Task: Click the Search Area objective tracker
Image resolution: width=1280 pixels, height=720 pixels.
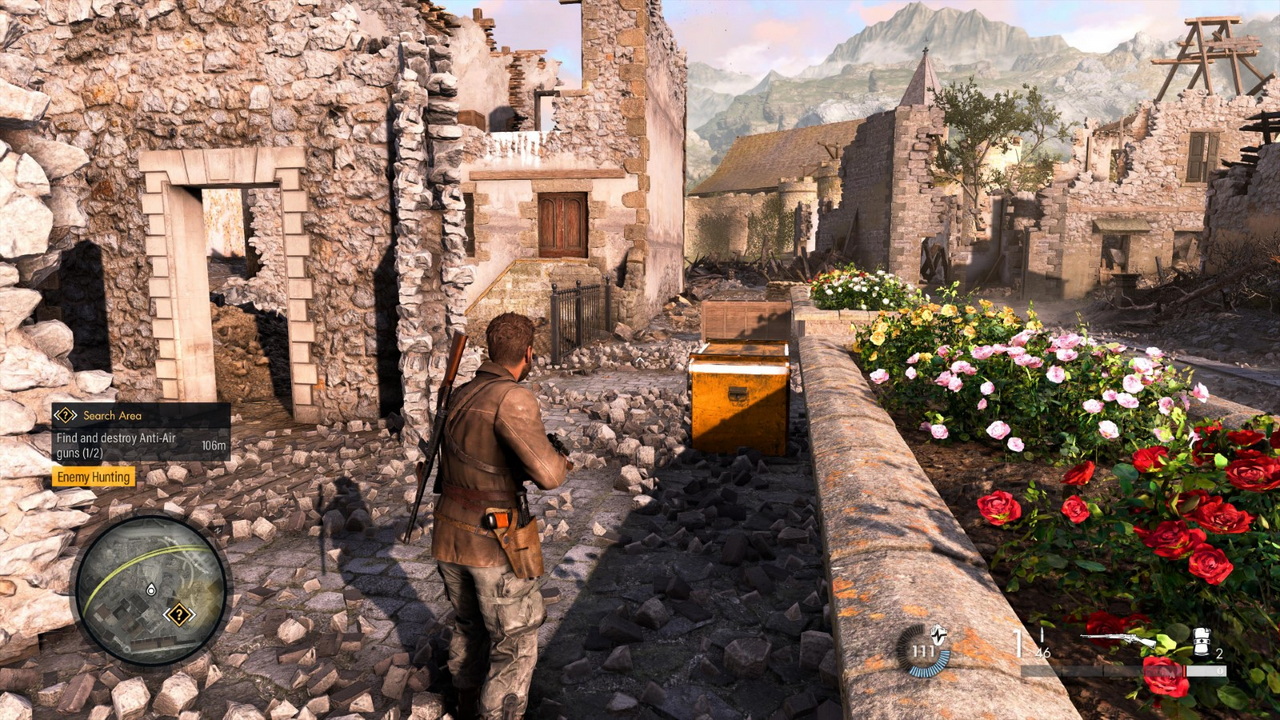Action: tap(141, 431)
